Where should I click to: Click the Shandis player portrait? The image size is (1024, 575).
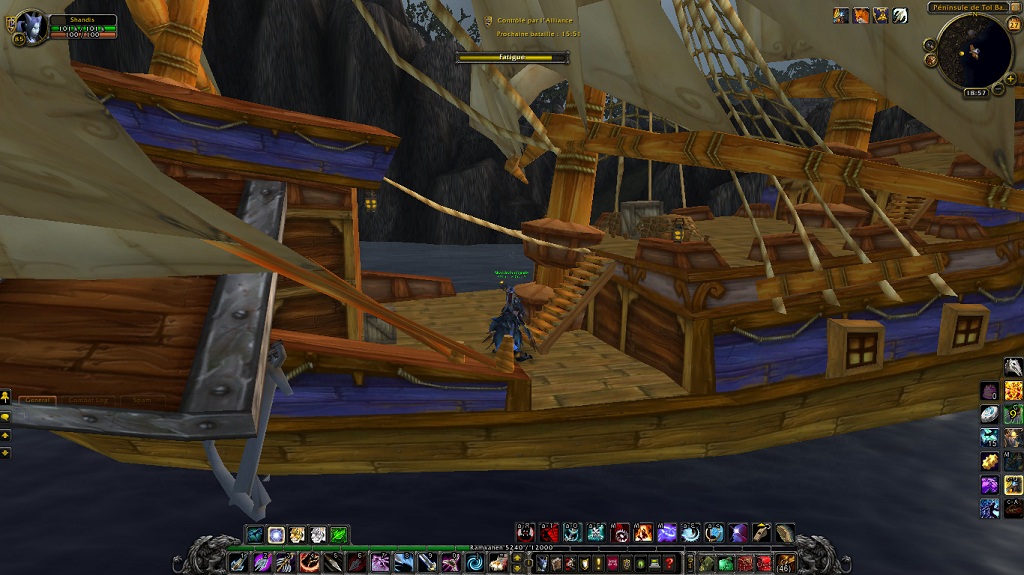[30, 25]
